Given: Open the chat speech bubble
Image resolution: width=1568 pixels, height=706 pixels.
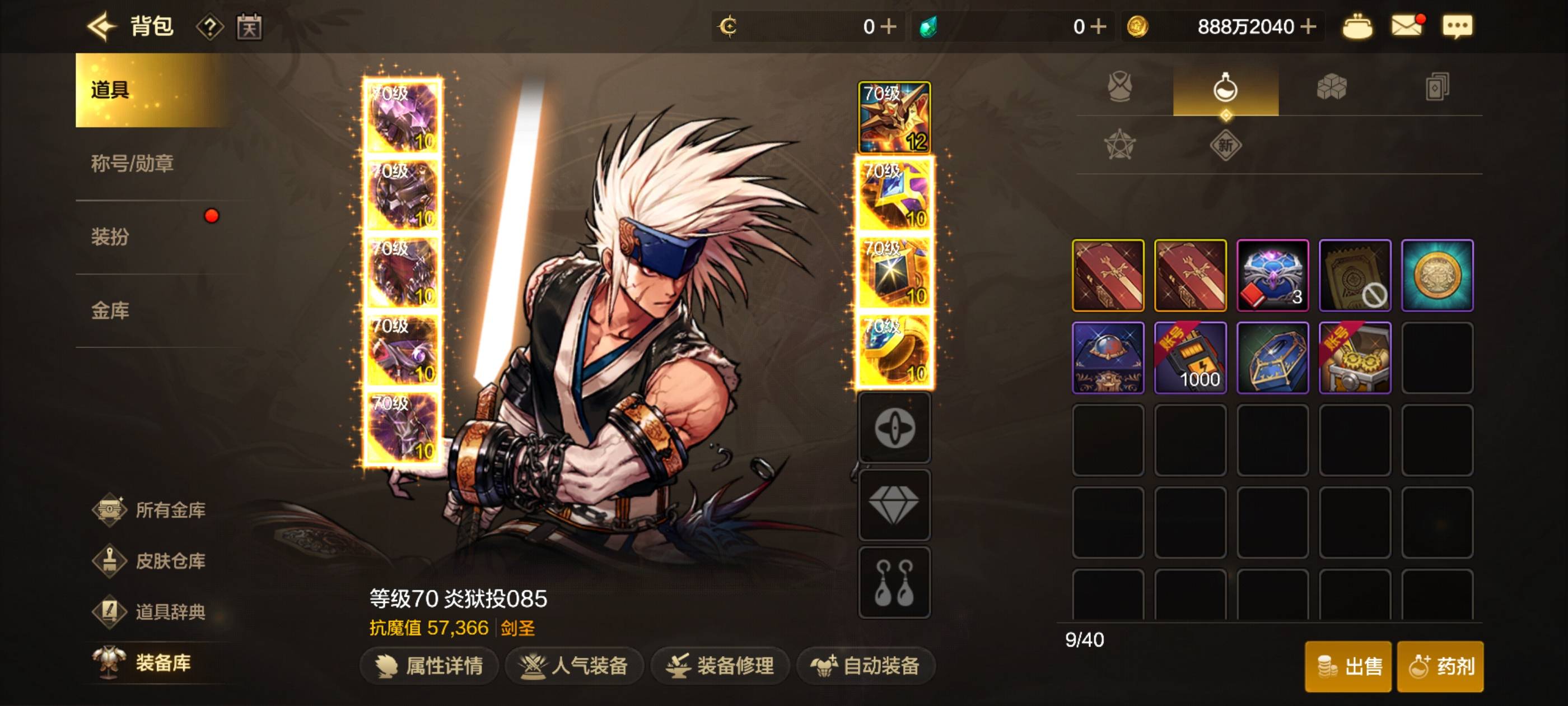Looking at the screenshot, I should click(1457, 26).
